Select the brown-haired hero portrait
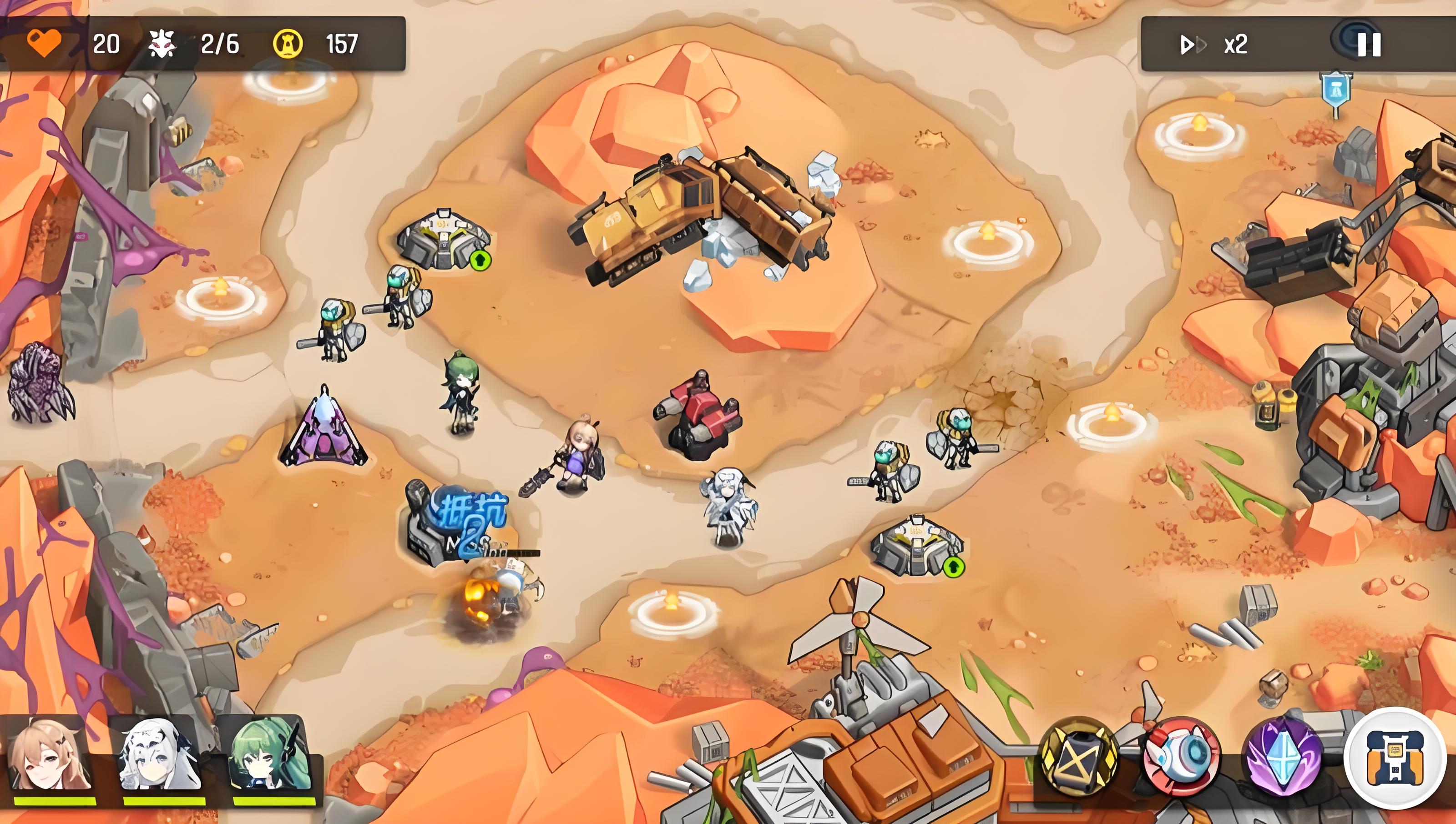This screenshot has height=824, width=1456. pos(51,755)
